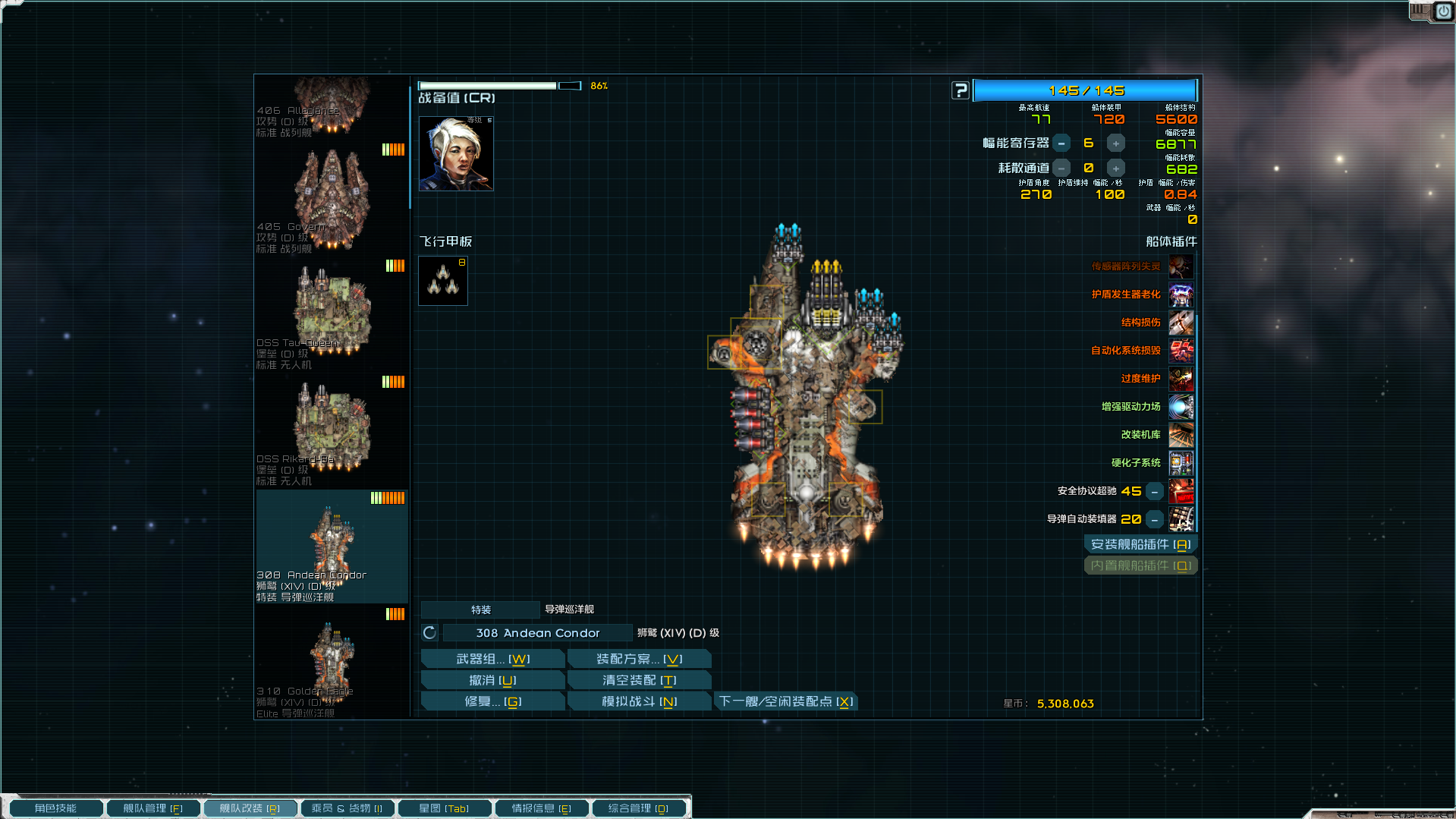Screen dimensions: 1456x819
Task: Open the 武器组 weapon groups panel
Action: (492, 659)
